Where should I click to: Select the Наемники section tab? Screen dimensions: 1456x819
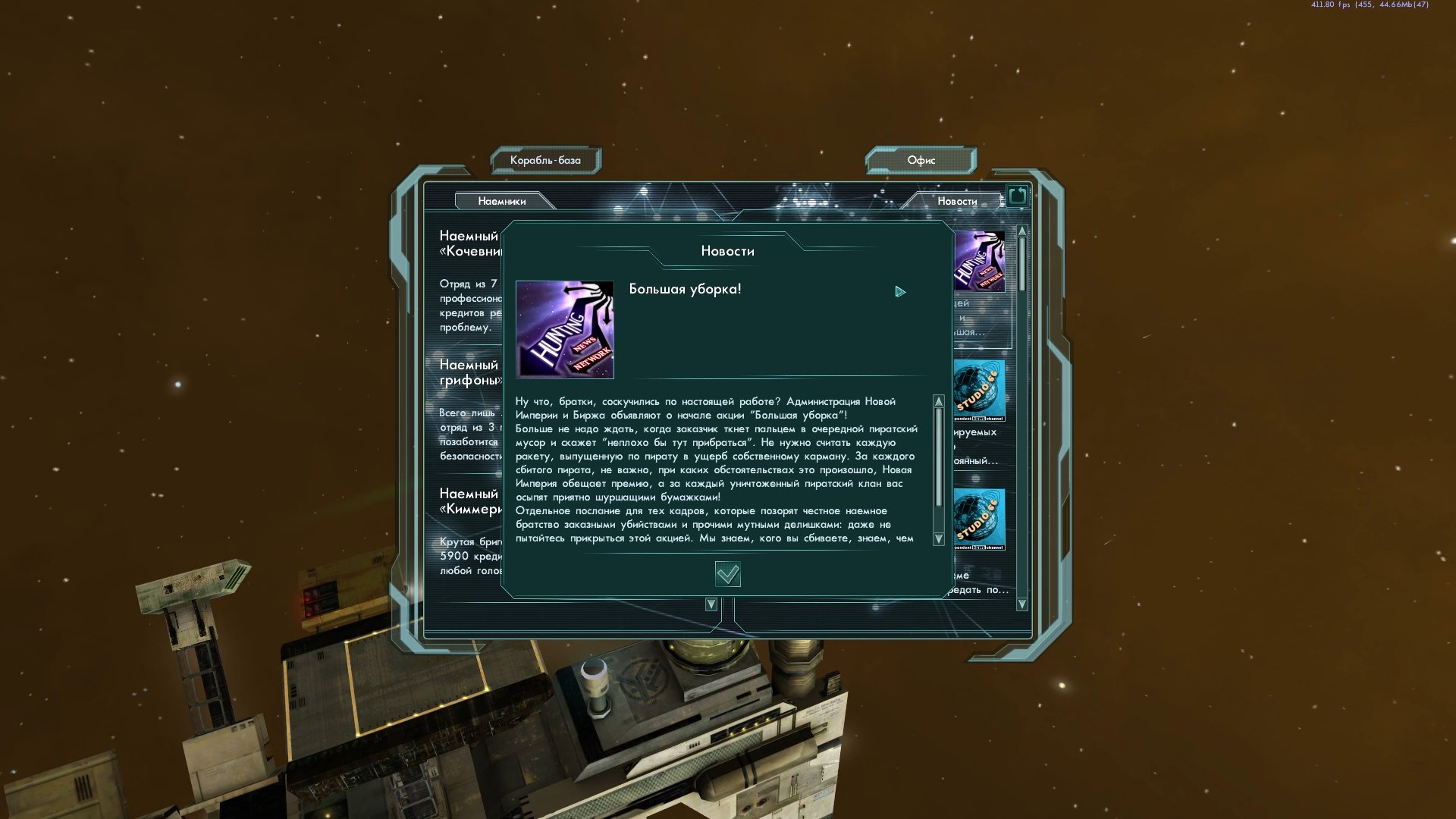[502, 201]
